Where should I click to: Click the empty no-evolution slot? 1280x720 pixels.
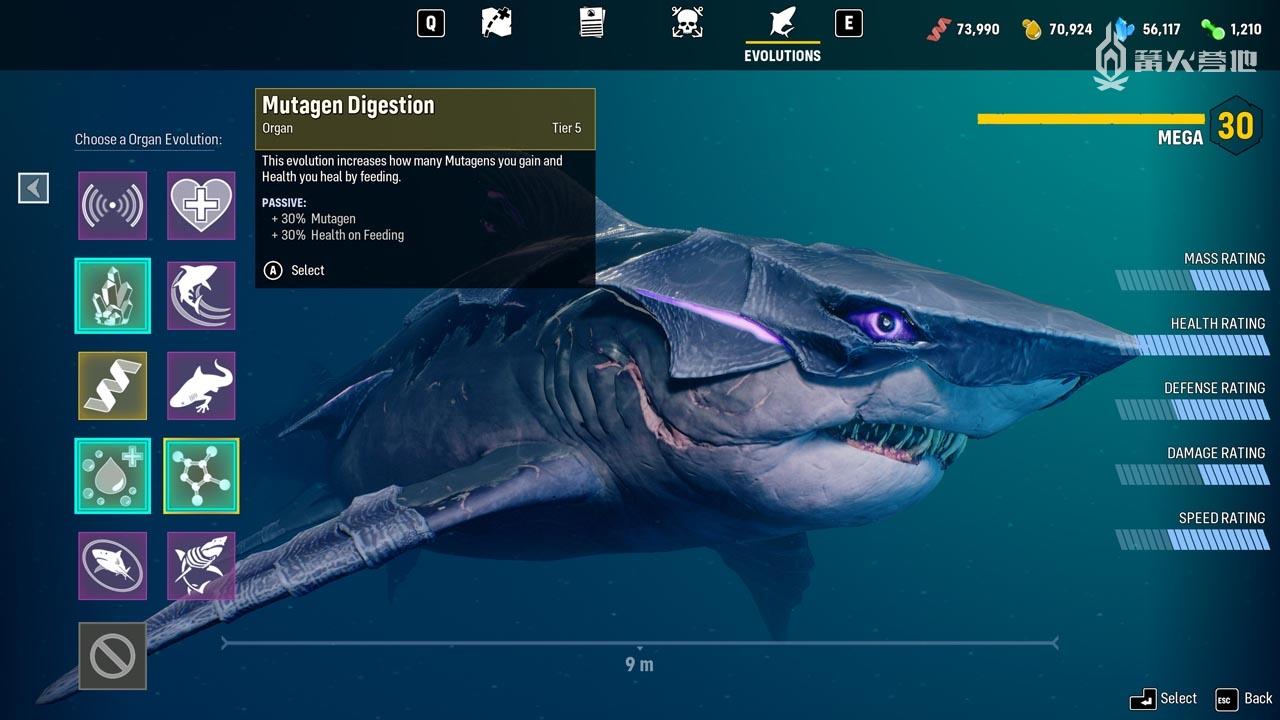(113, 656)
